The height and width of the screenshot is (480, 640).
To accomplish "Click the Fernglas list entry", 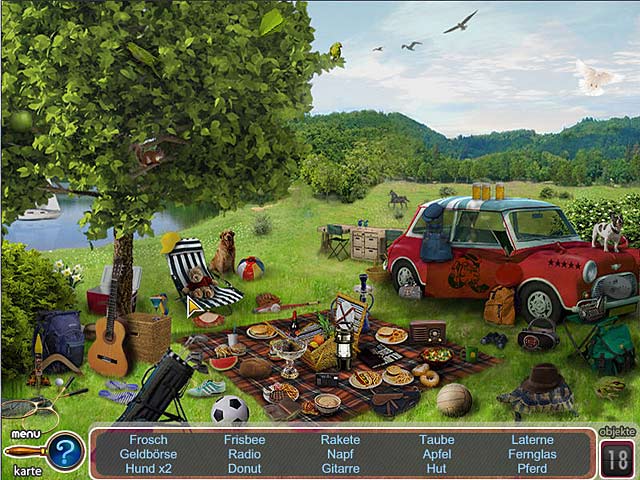I will 532,454.
